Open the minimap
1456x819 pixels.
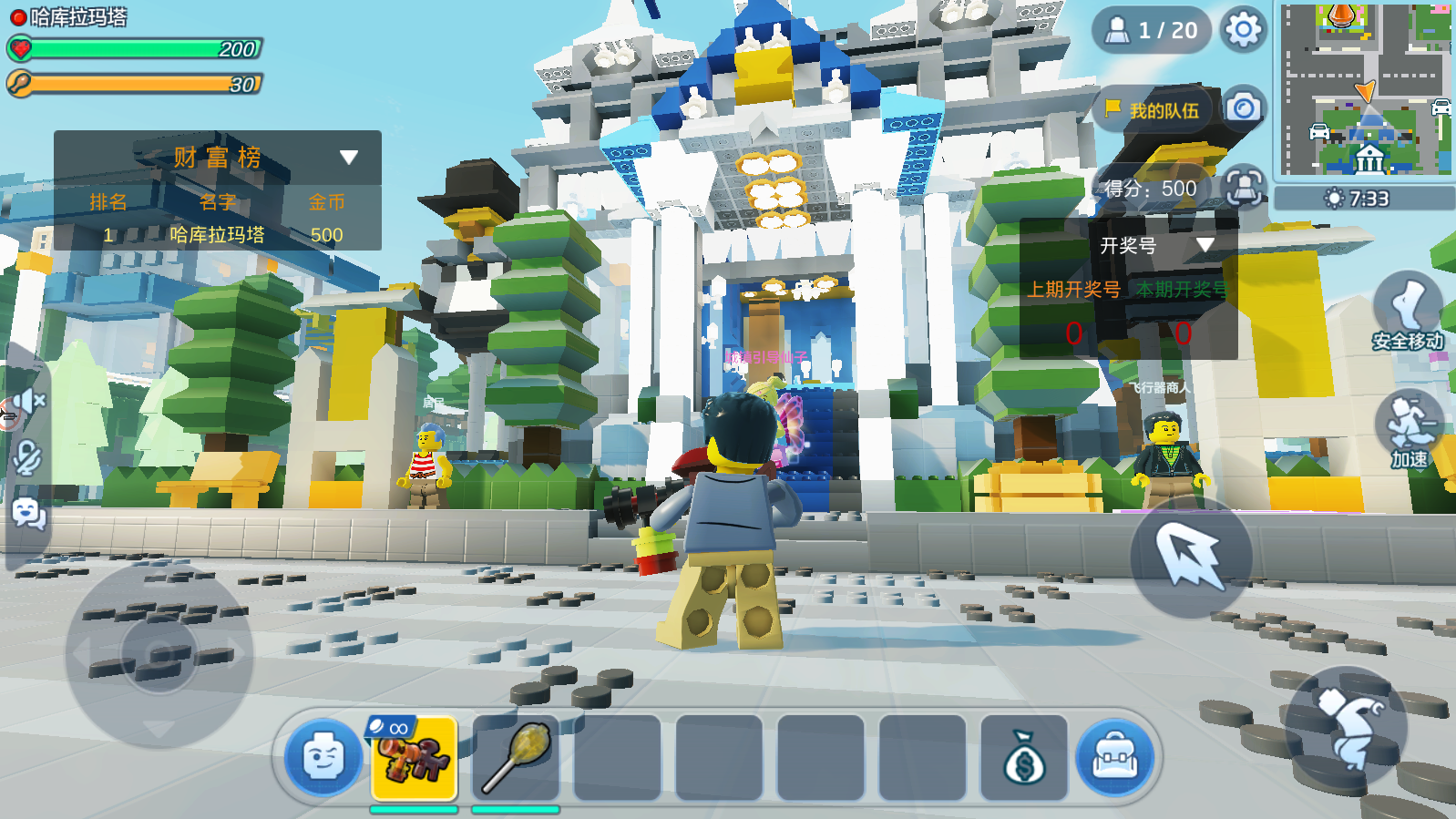pyautogui.click(x=1364, y=89)
